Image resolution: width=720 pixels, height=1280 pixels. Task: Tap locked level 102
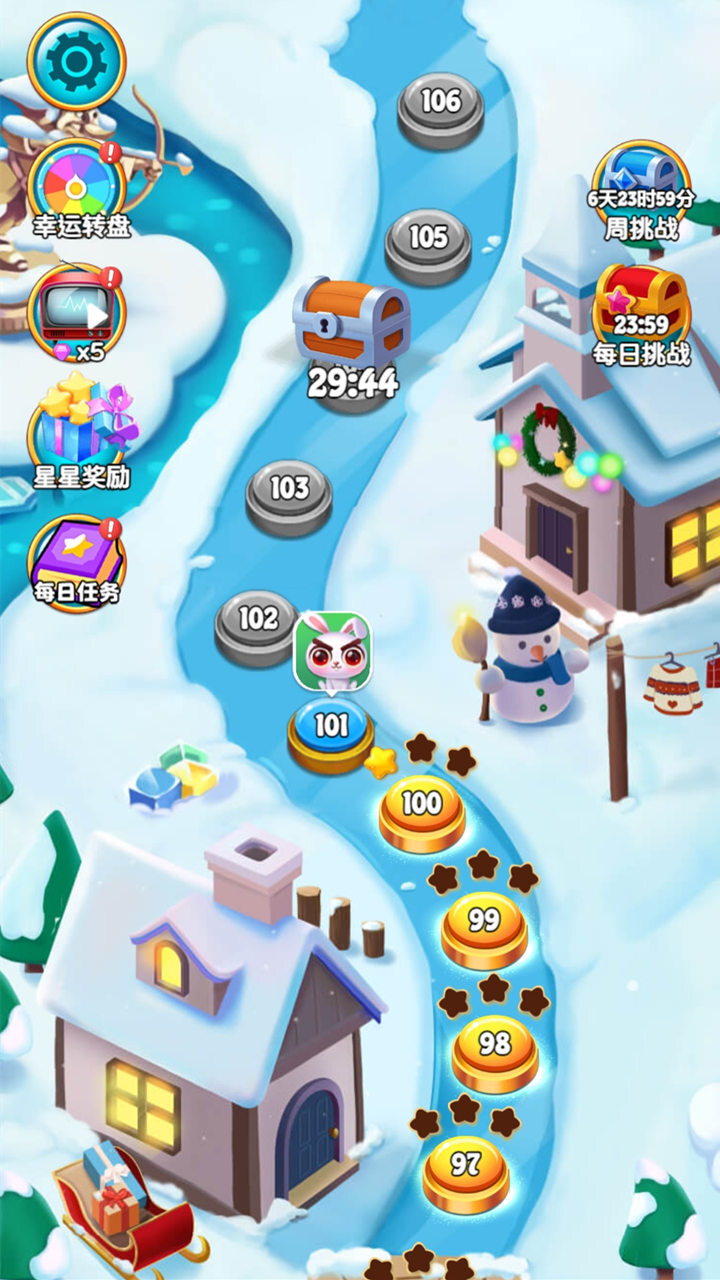coord(257,622)
